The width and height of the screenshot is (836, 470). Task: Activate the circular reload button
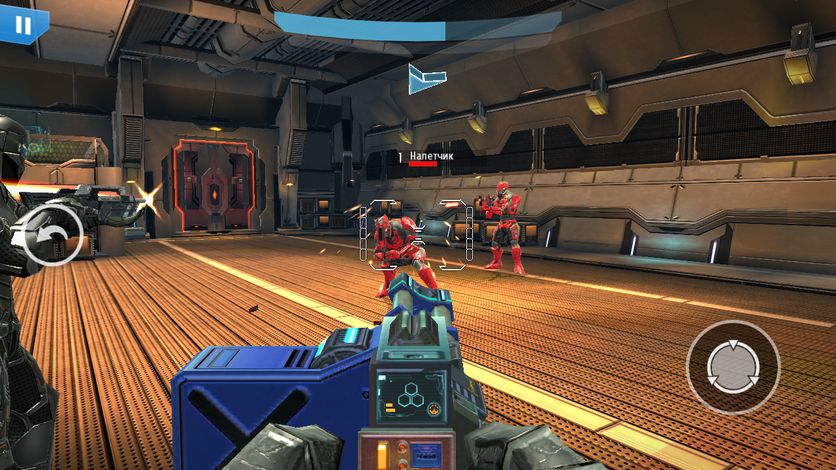point(732,368)
